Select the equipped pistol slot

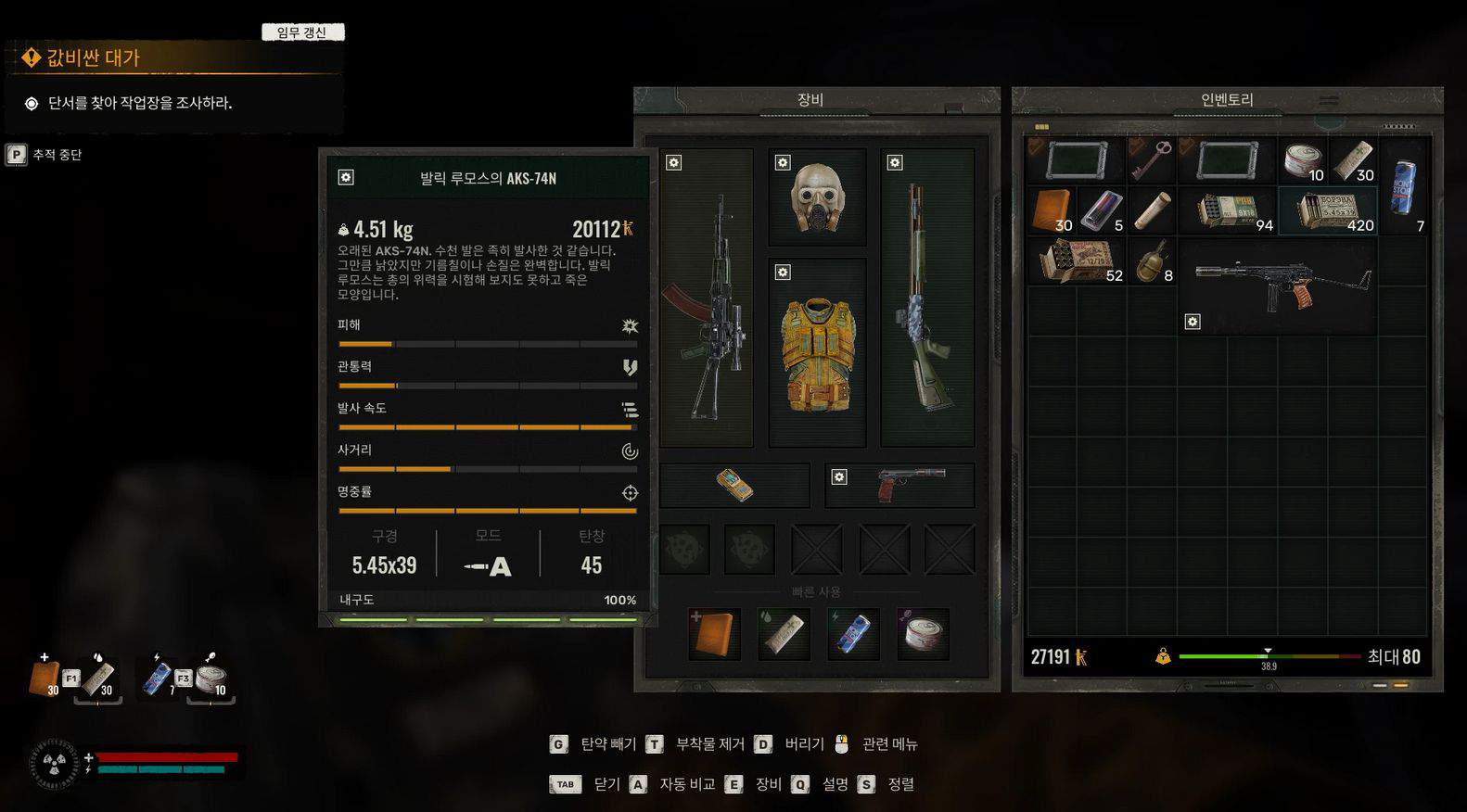(x=899, y=485)
